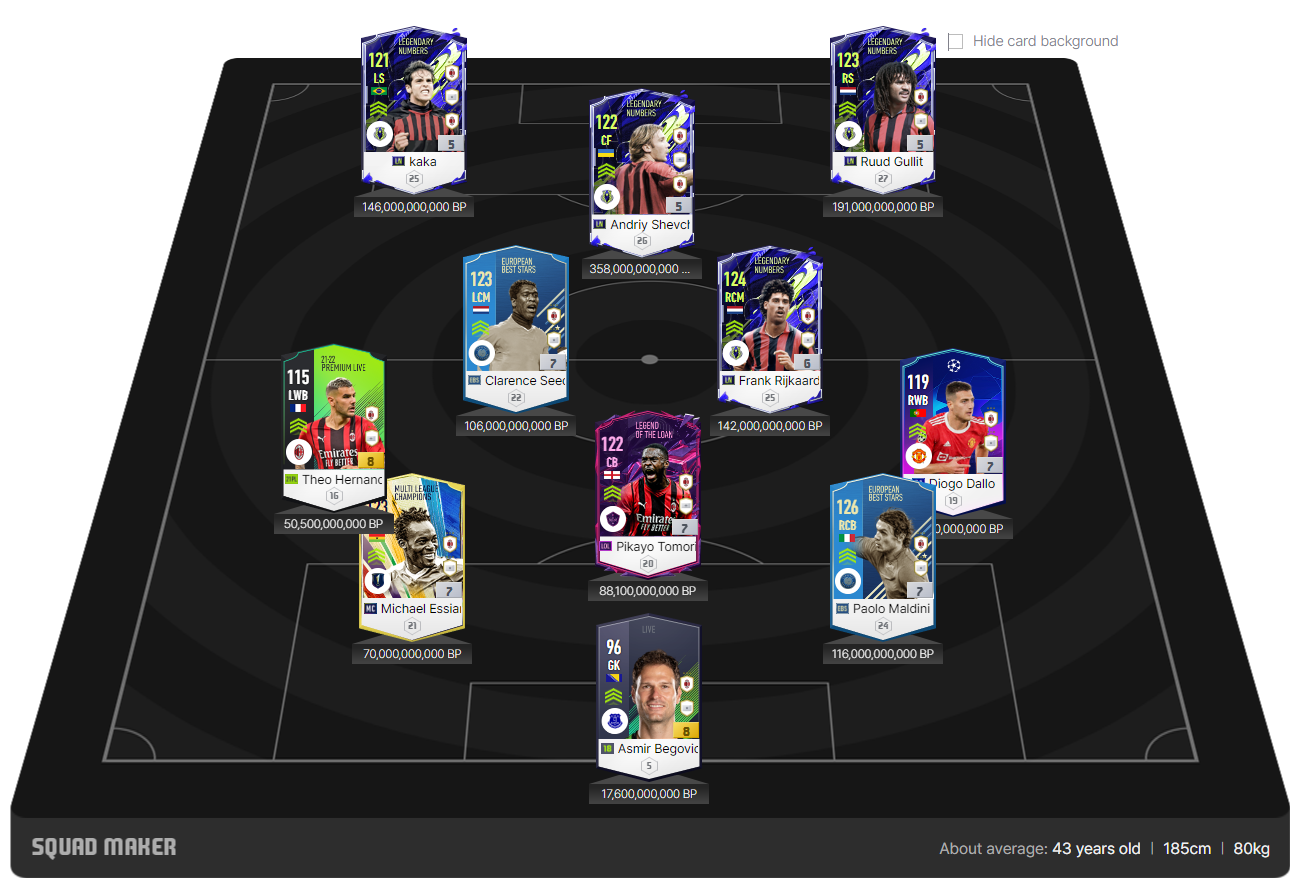The width and height of the screenshot is (1295, 882).
Task: Select the Fikayo Tomori CB card
Action: (x=647, y=490)
